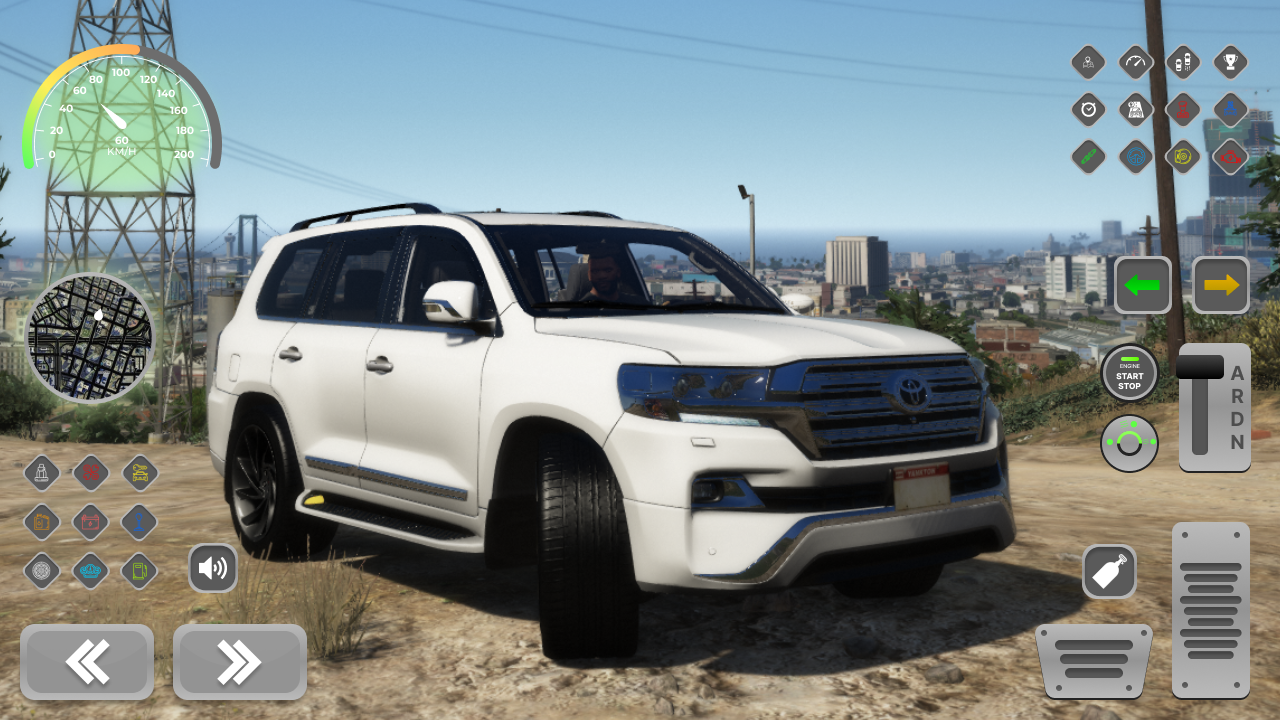1280x720 pixels.
Task: Activate the yellow right turn signal
Action: (1221, 285)
